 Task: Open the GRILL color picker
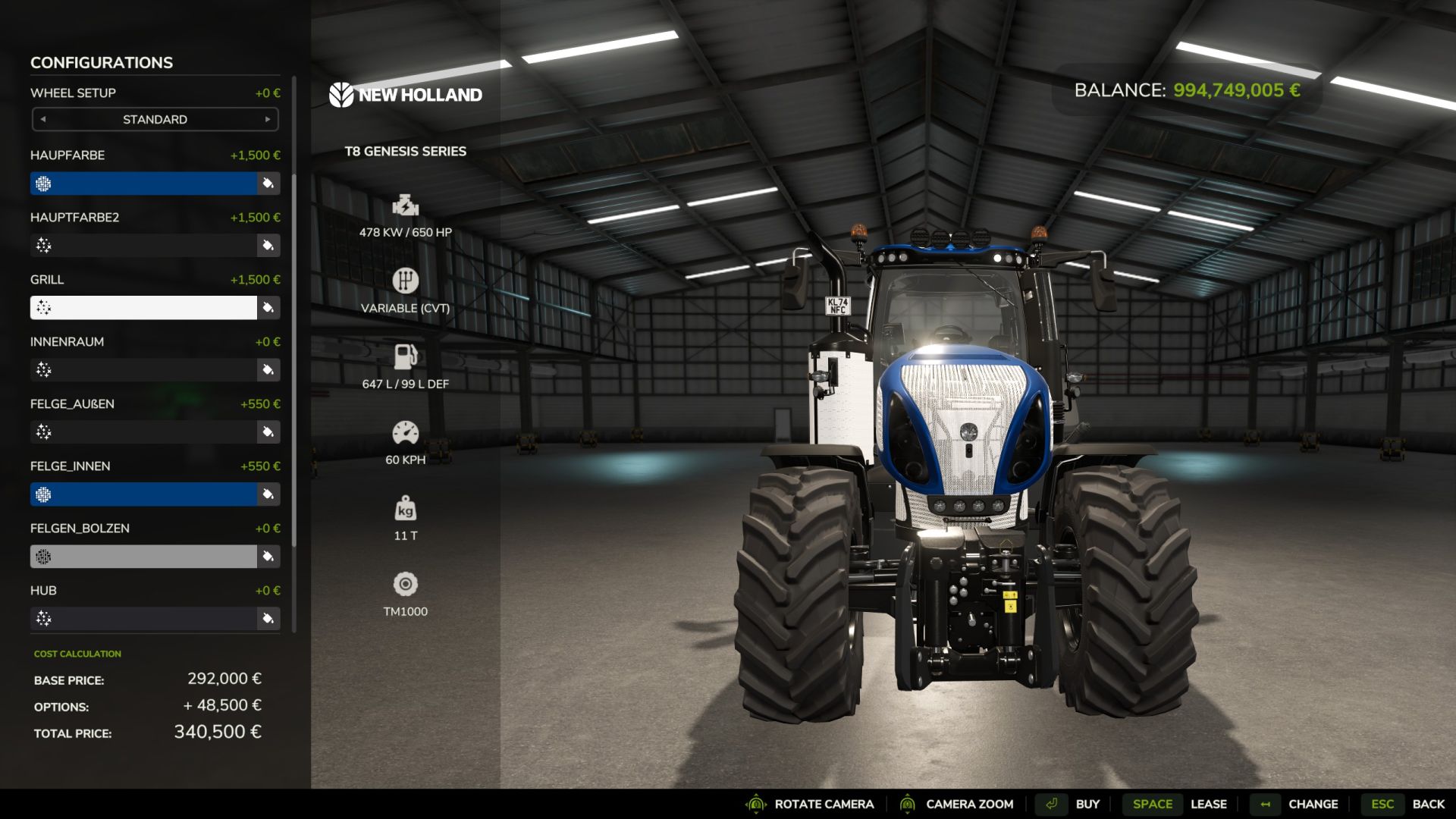[x=267, y=307]
